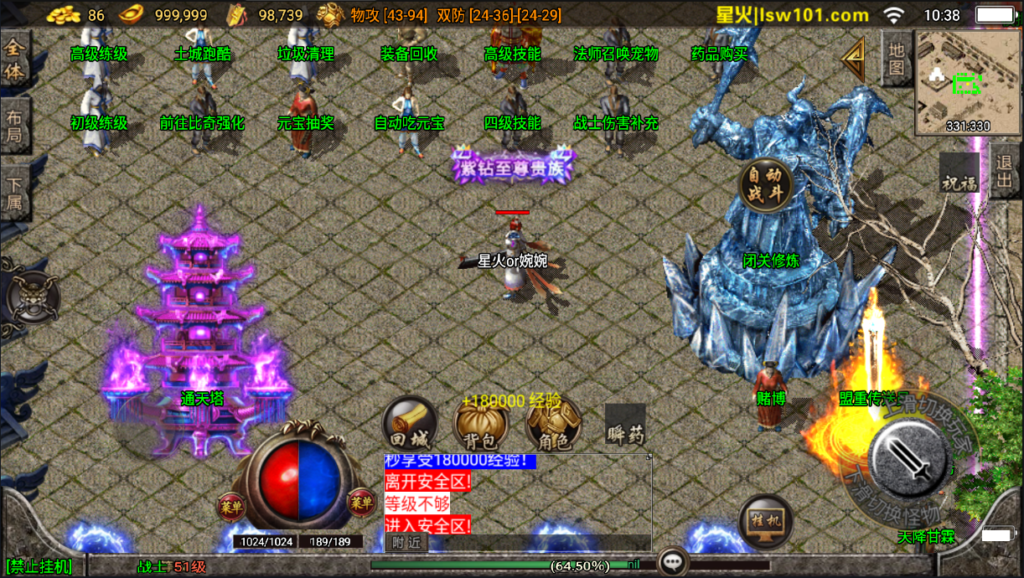
Task: Switch to the 附近 nearby chat tab
Action: [x=406, y=541]
